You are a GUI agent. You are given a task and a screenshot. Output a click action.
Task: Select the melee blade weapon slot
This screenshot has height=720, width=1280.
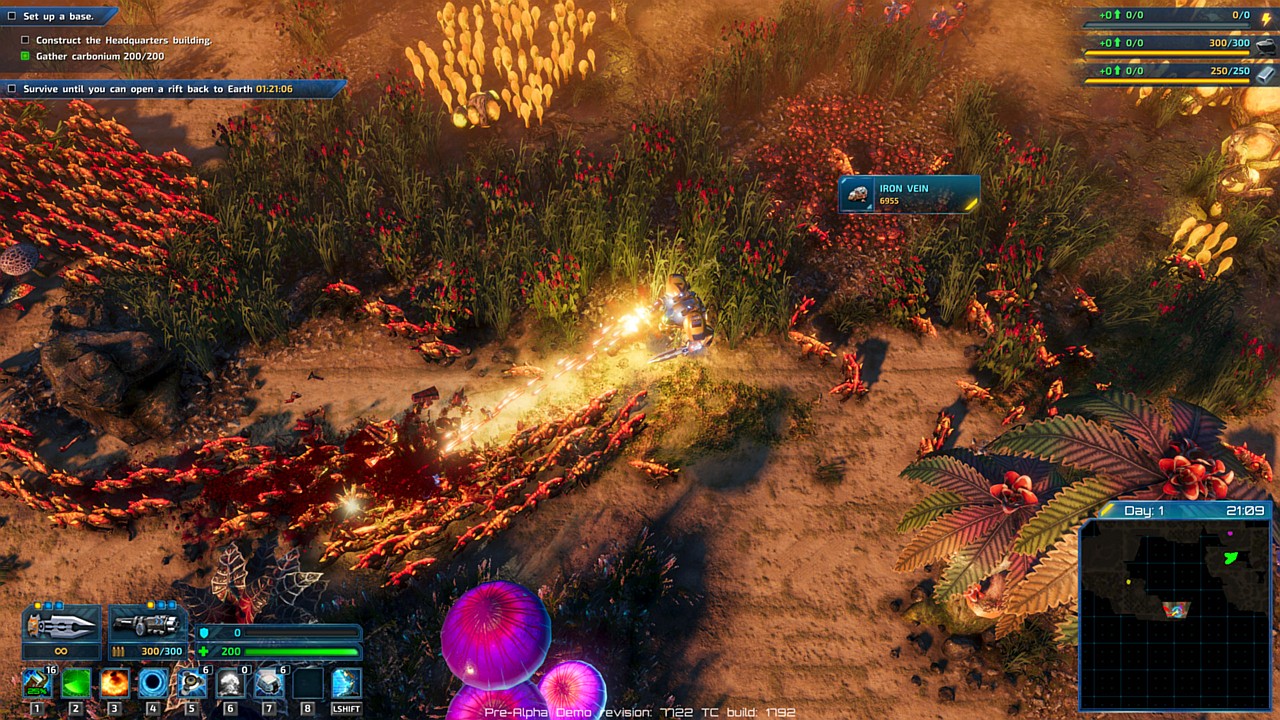point(61,626)
